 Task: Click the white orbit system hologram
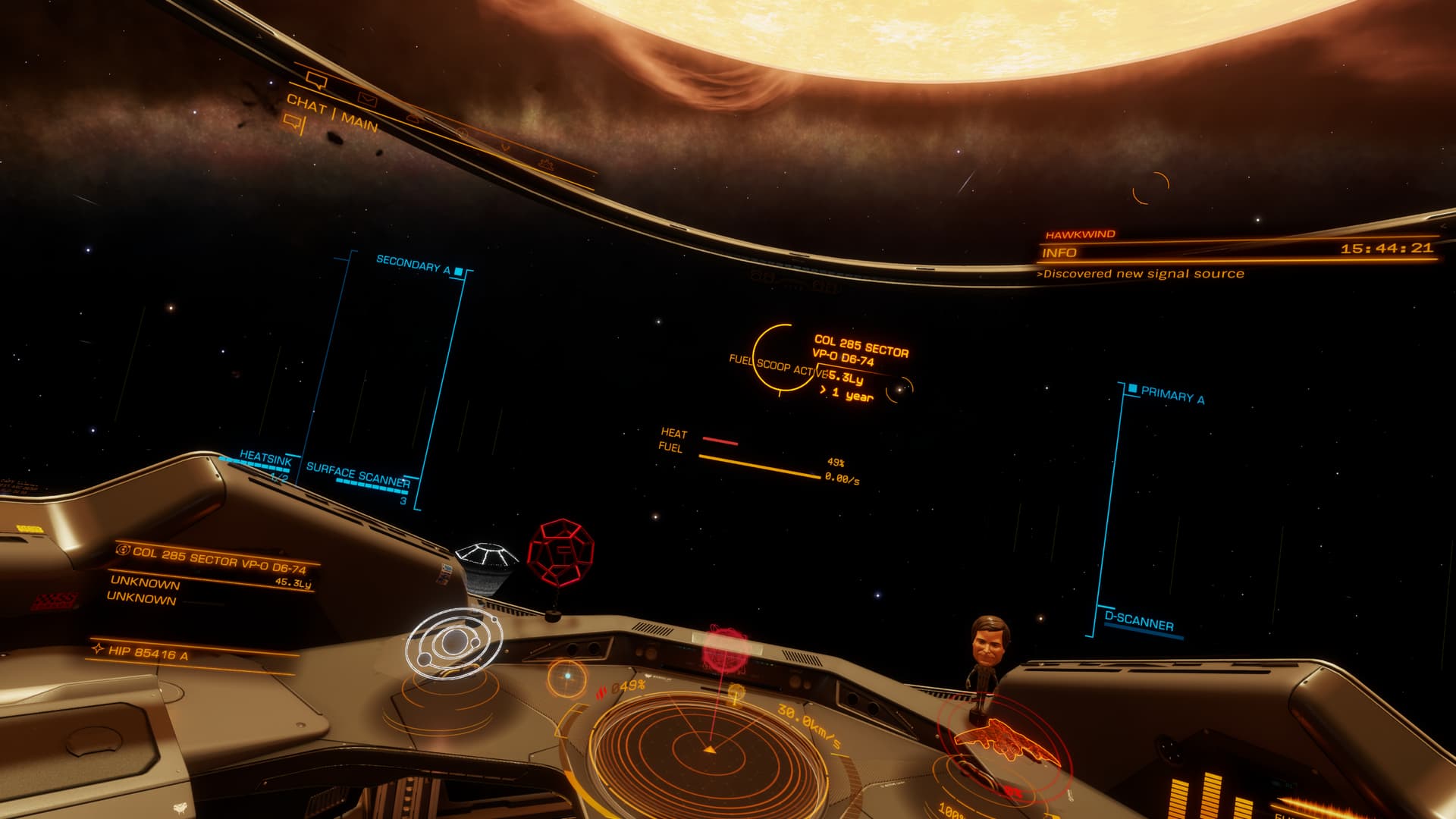click(454, 644)
